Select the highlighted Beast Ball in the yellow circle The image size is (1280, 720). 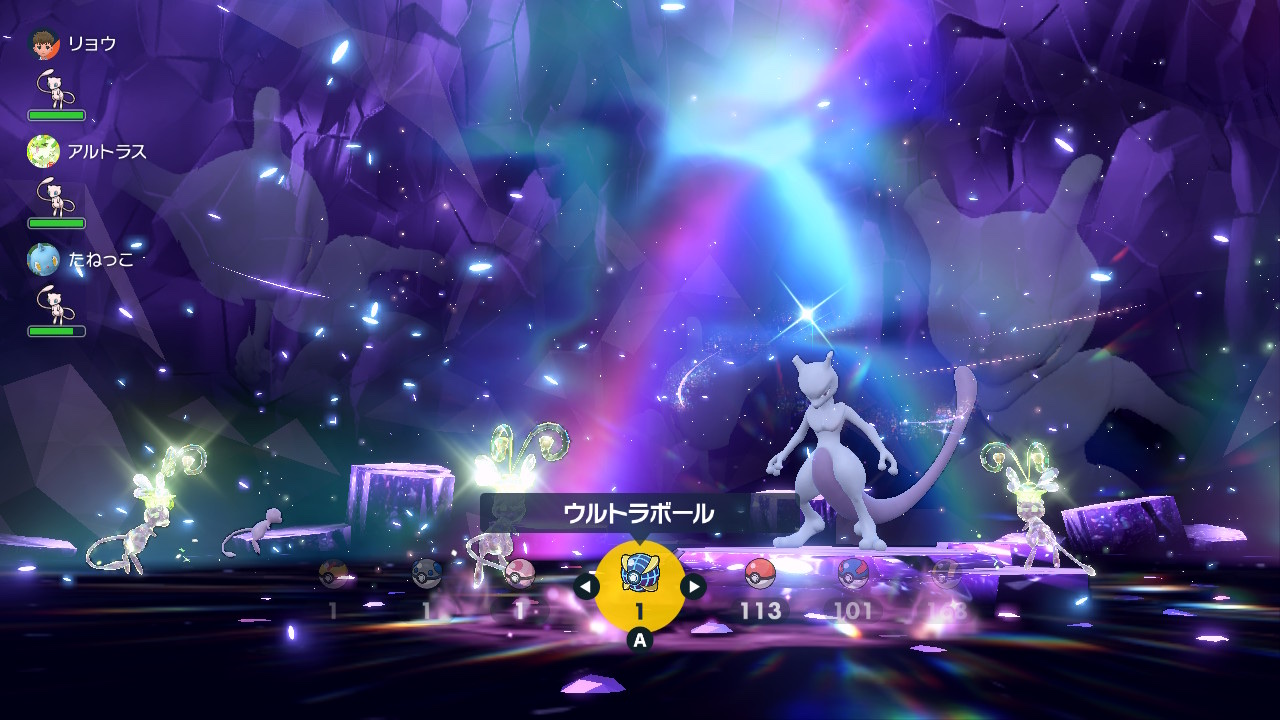point(640,576)
